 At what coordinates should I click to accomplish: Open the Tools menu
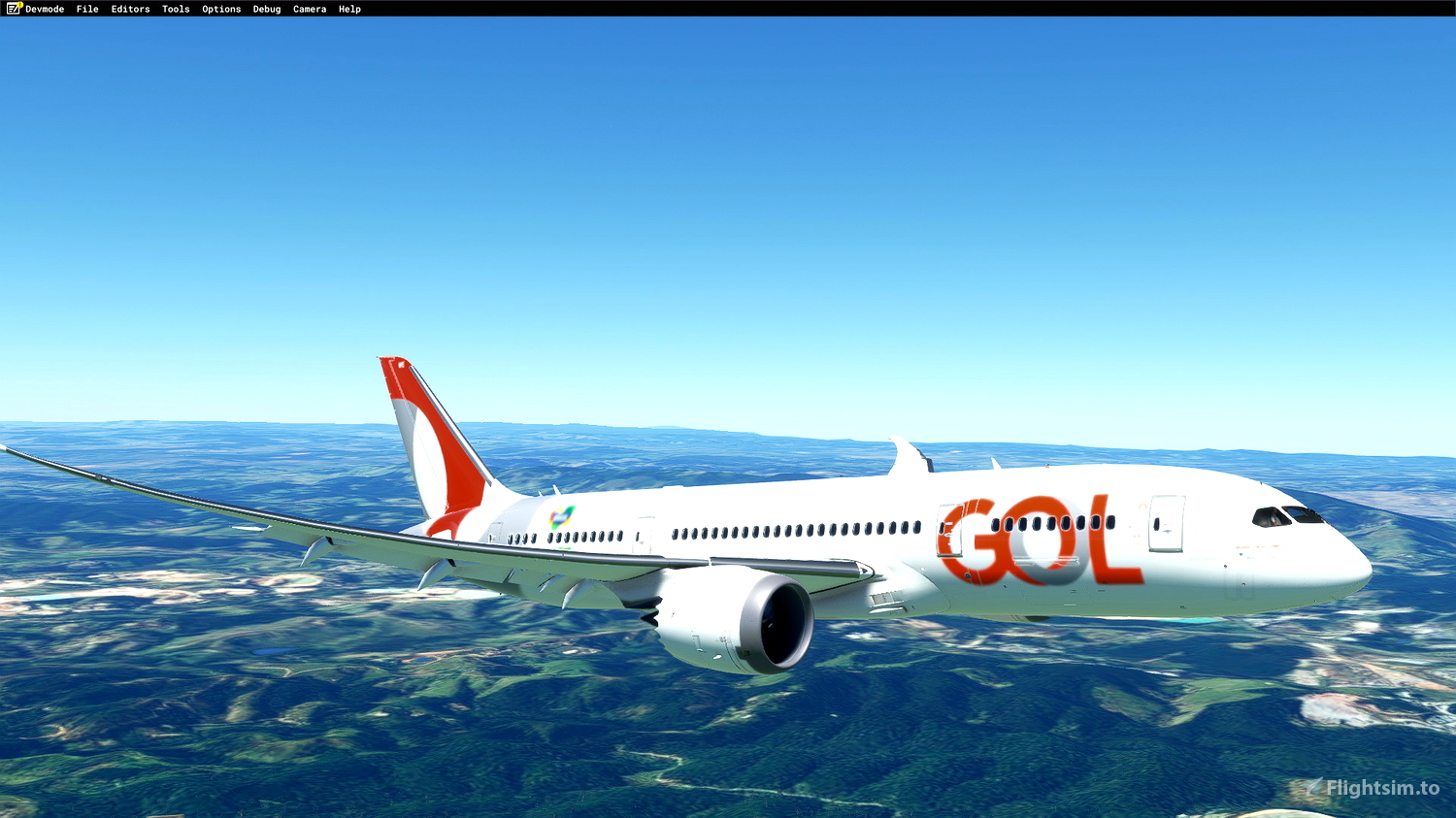tap(175, 9)
